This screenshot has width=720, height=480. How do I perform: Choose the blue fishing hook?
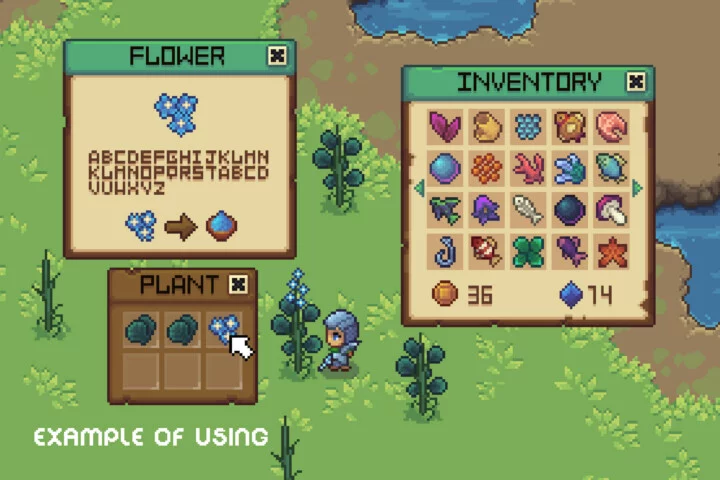click(x=445, y=251)
